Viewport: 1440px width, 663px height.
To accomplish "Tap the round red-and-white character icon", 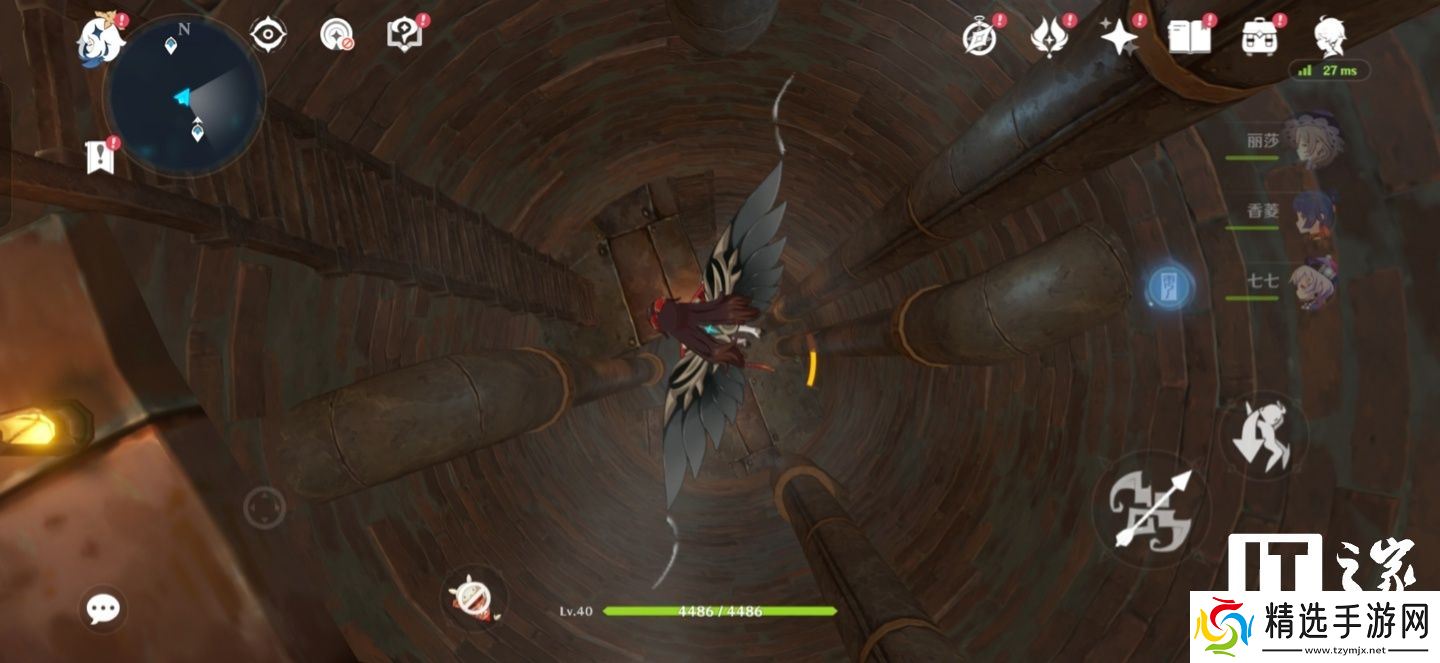I will [471, 599].
